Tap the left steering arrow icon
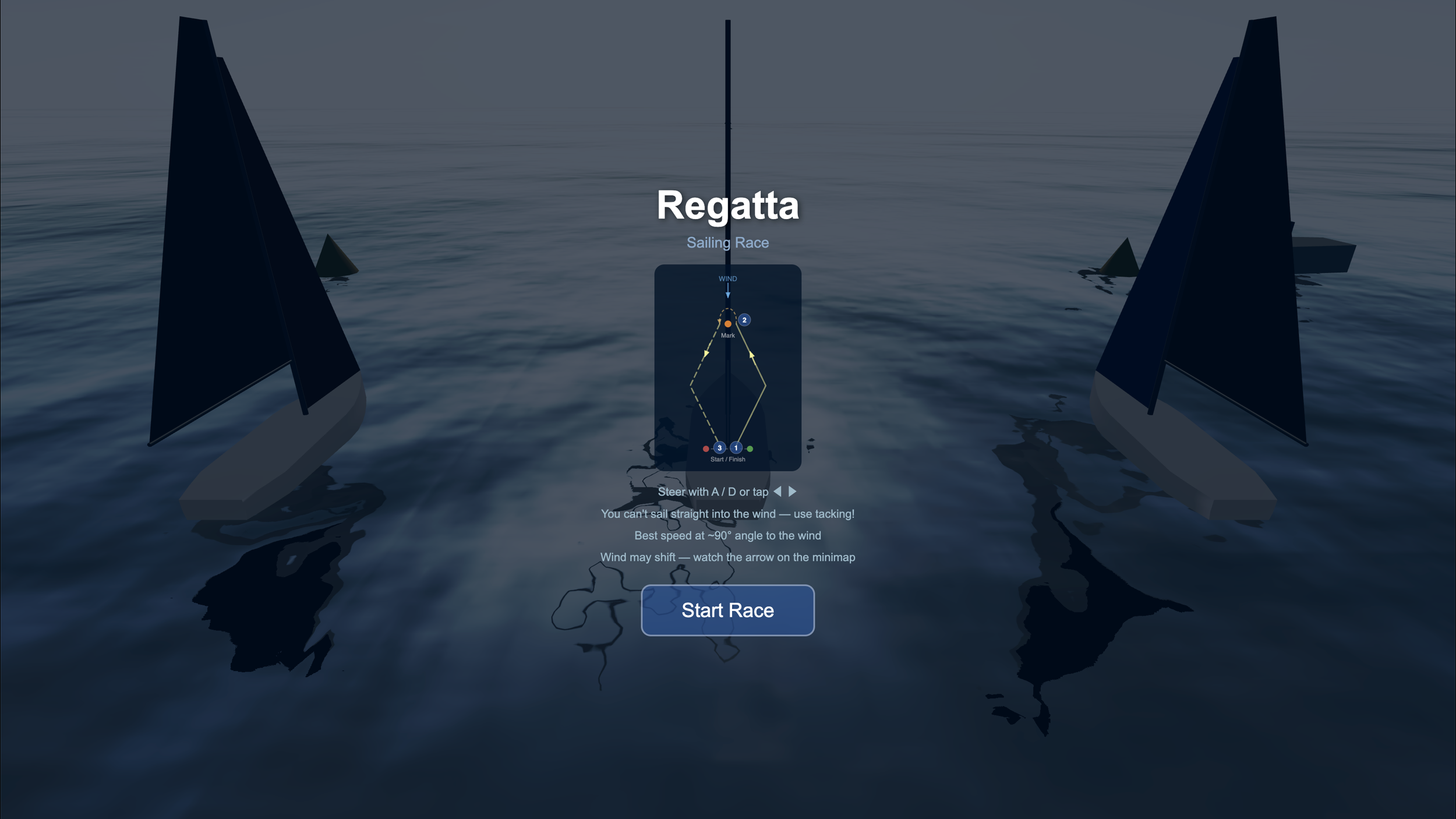 tap(777, 491)
